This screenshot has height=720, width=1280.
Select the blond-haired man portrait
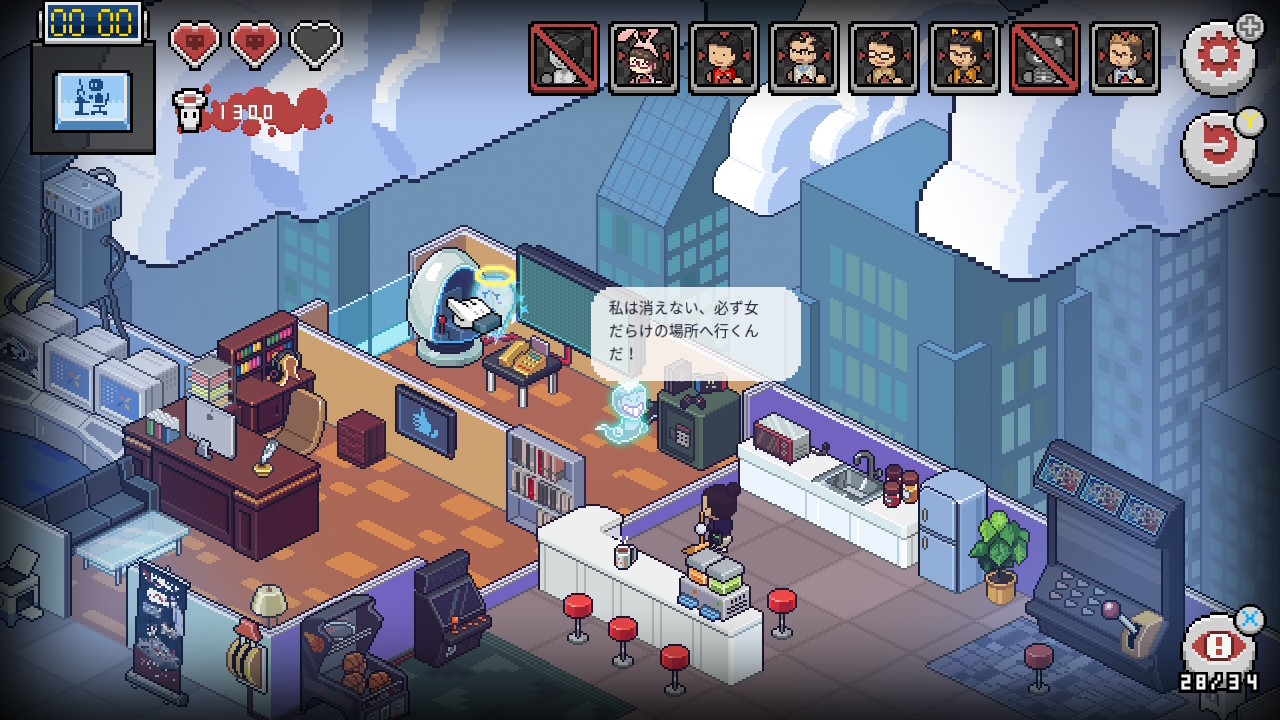(x=1124, y=59)
